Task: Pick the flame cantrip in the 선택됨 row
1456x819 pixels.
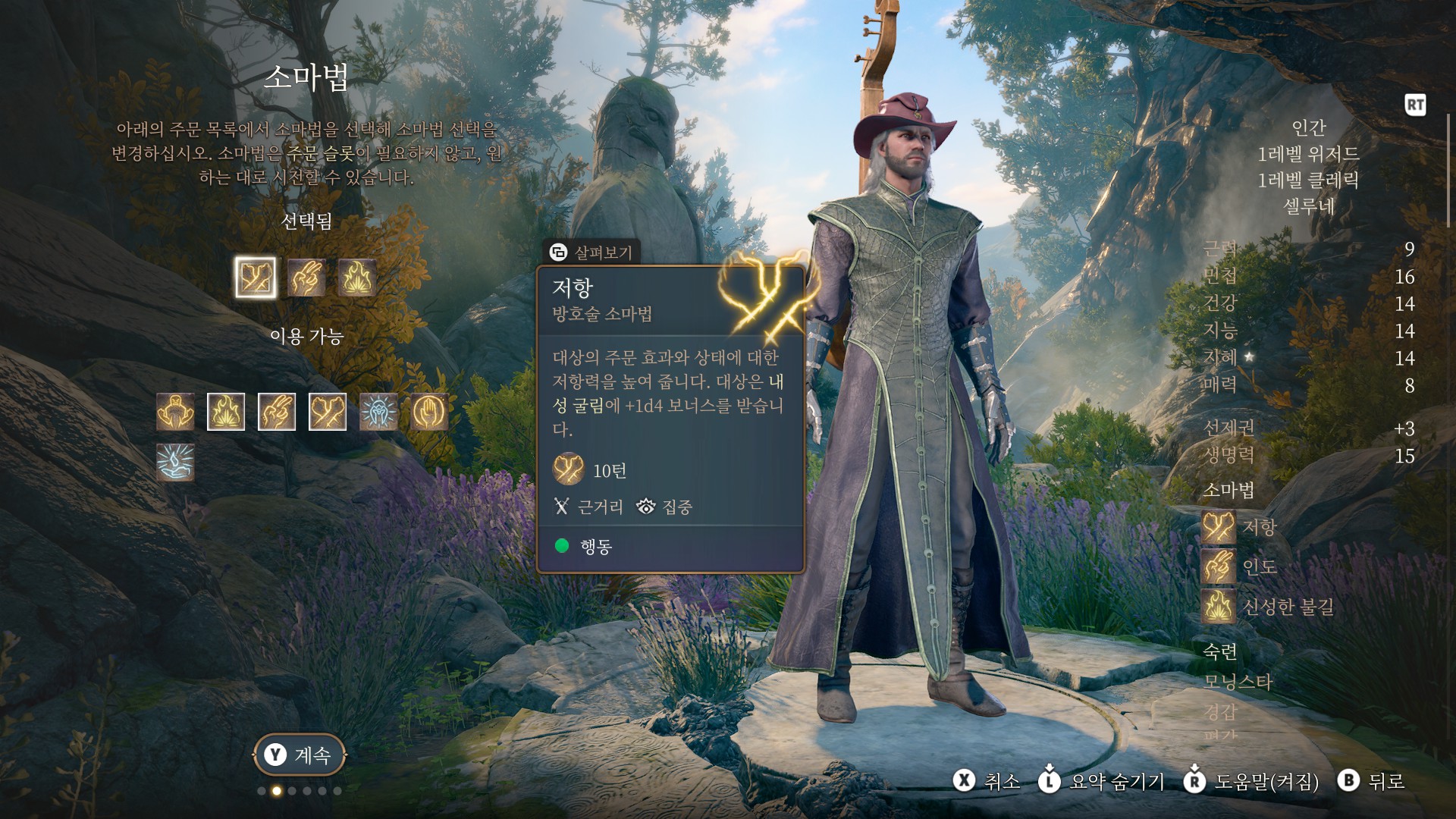Action: 357,277
